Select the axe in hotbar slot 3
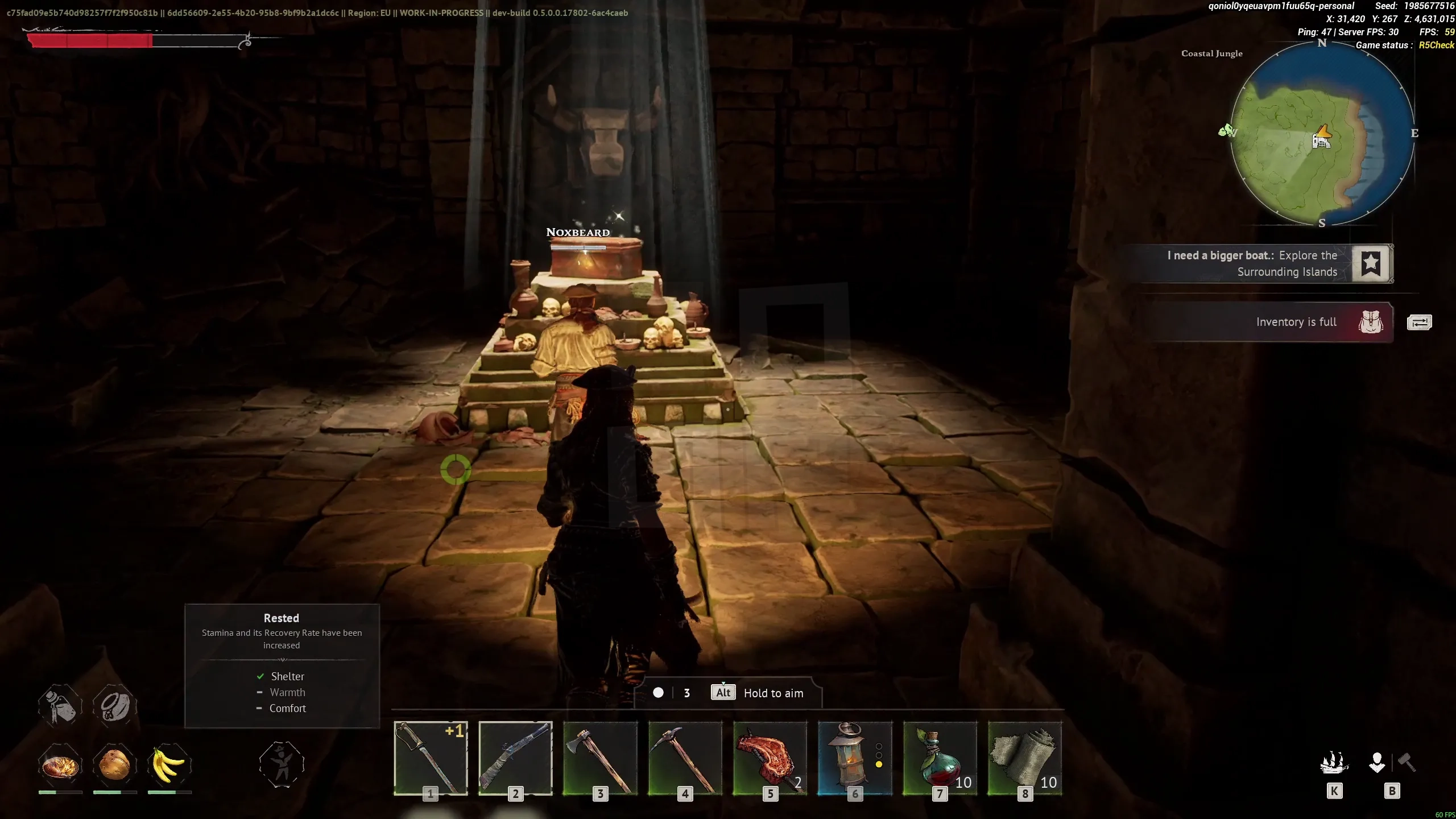 (599, 759)
